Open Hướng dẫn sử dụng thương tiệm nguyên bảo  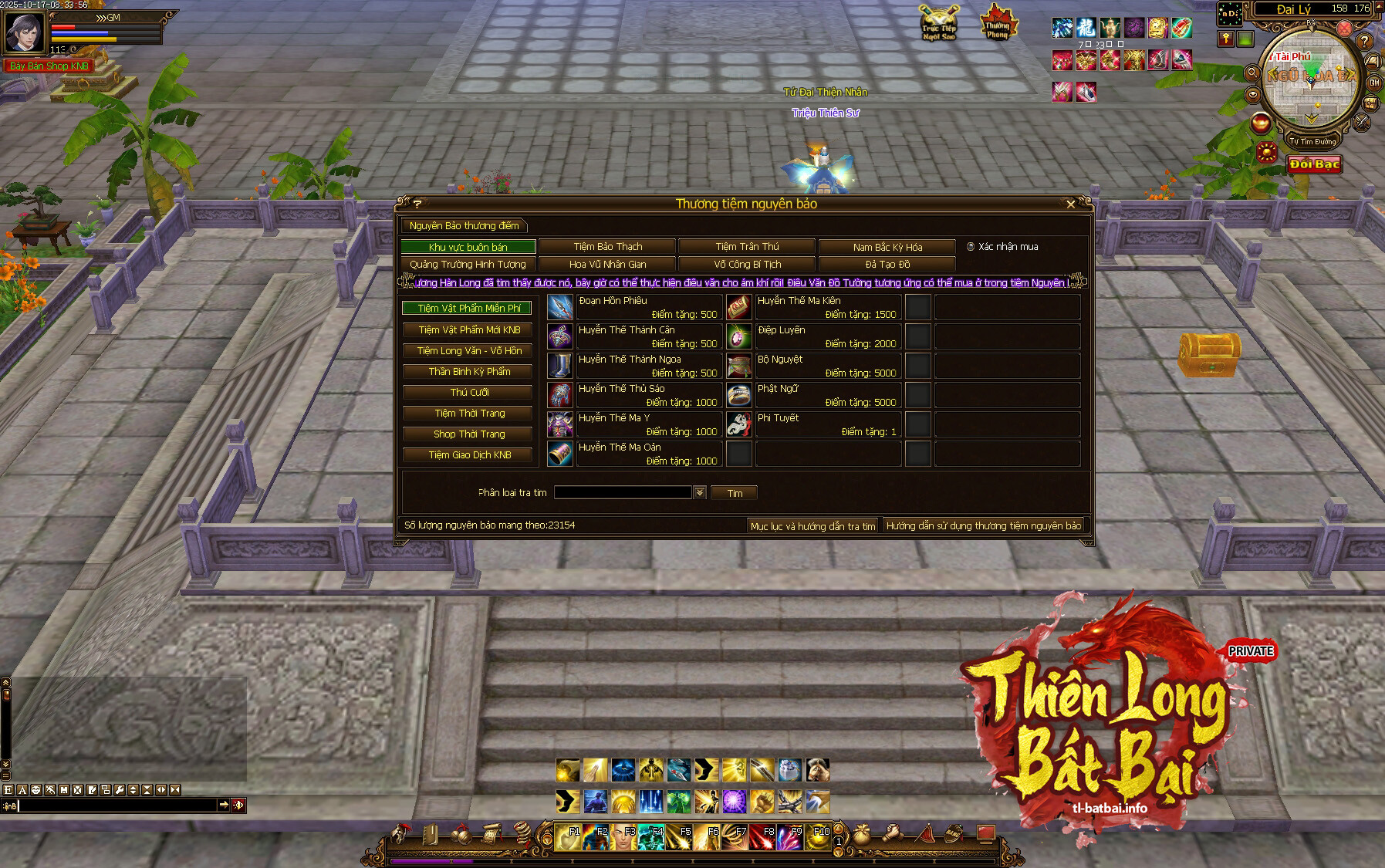tap(983, 526)
